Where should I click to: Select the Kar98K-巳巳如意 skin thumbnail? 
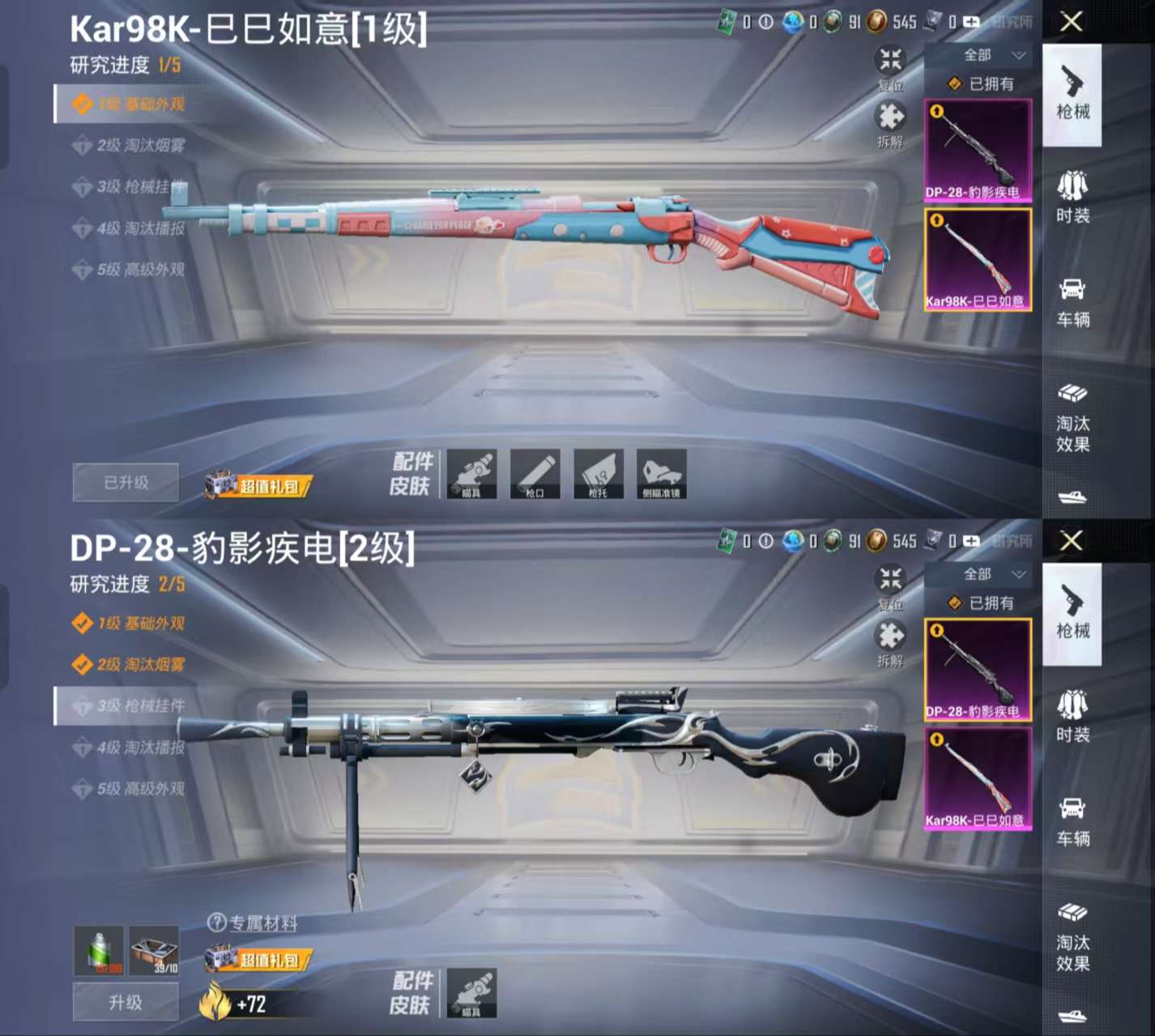click(x=978, y=259)
